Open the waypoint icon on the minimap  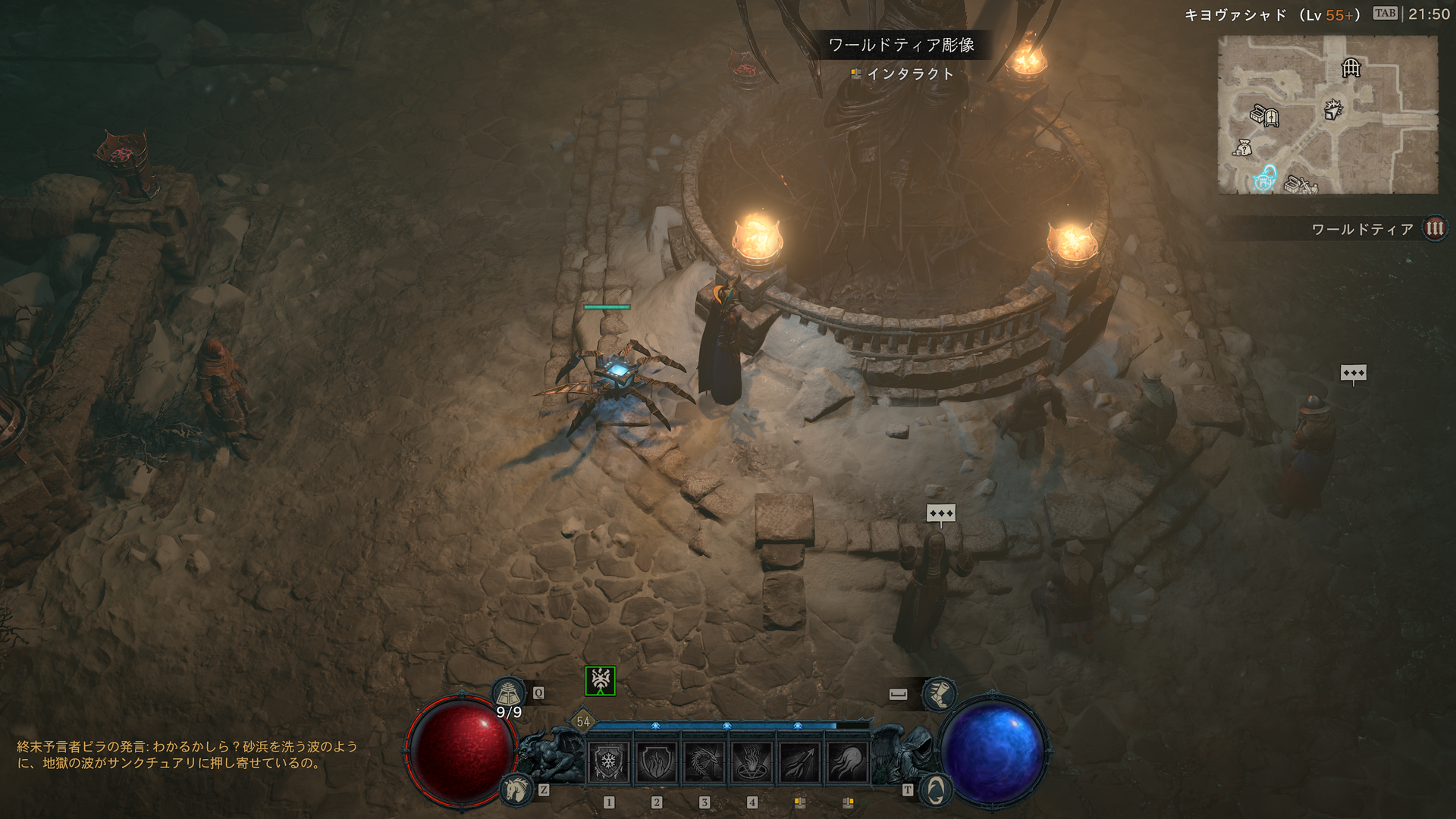pos(1264,182)
